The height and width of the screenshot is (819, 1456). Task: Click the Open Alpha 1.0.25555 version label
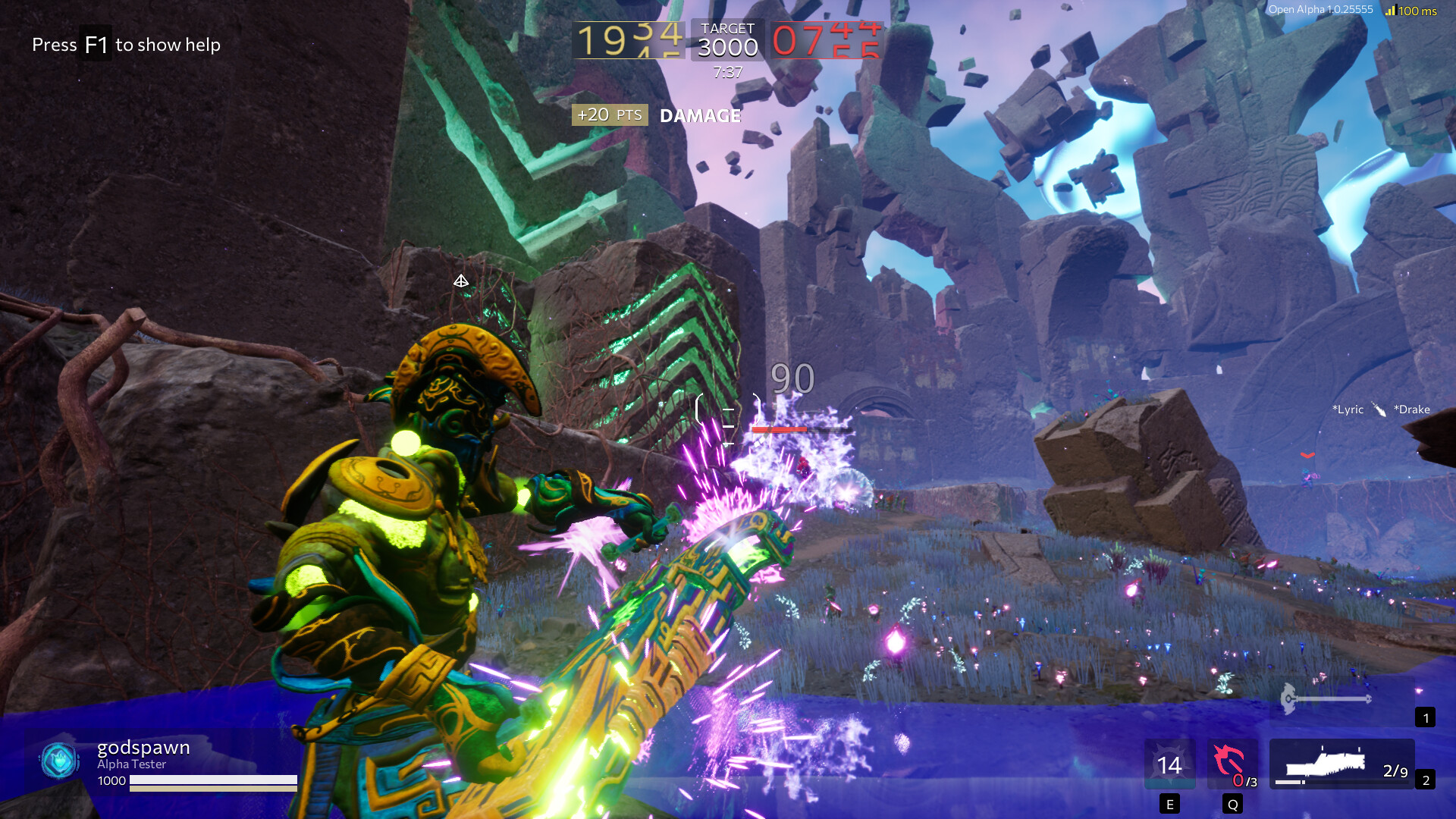[1319, 10]
